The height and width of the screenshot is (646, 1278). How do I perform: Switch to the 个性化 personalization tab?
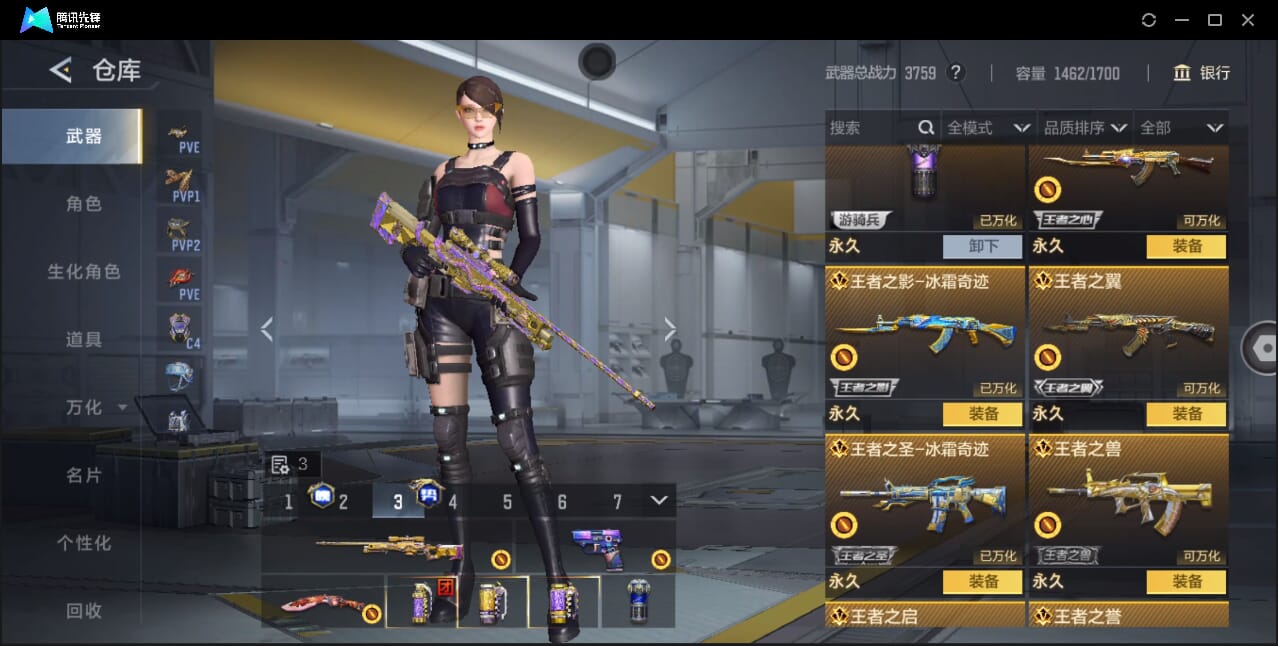84,543
